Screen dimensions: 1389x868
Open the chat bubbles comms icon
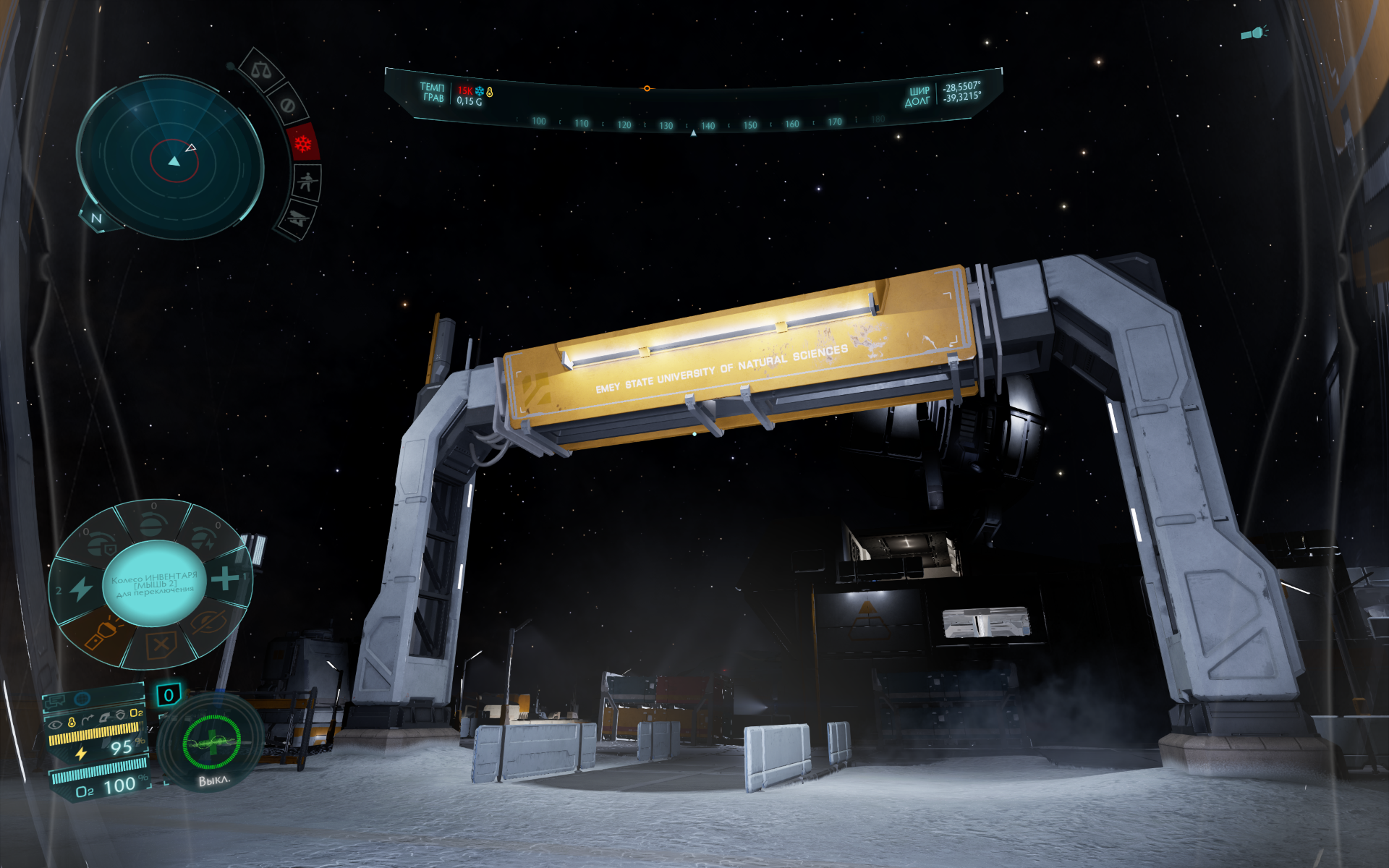coord(56,700)
